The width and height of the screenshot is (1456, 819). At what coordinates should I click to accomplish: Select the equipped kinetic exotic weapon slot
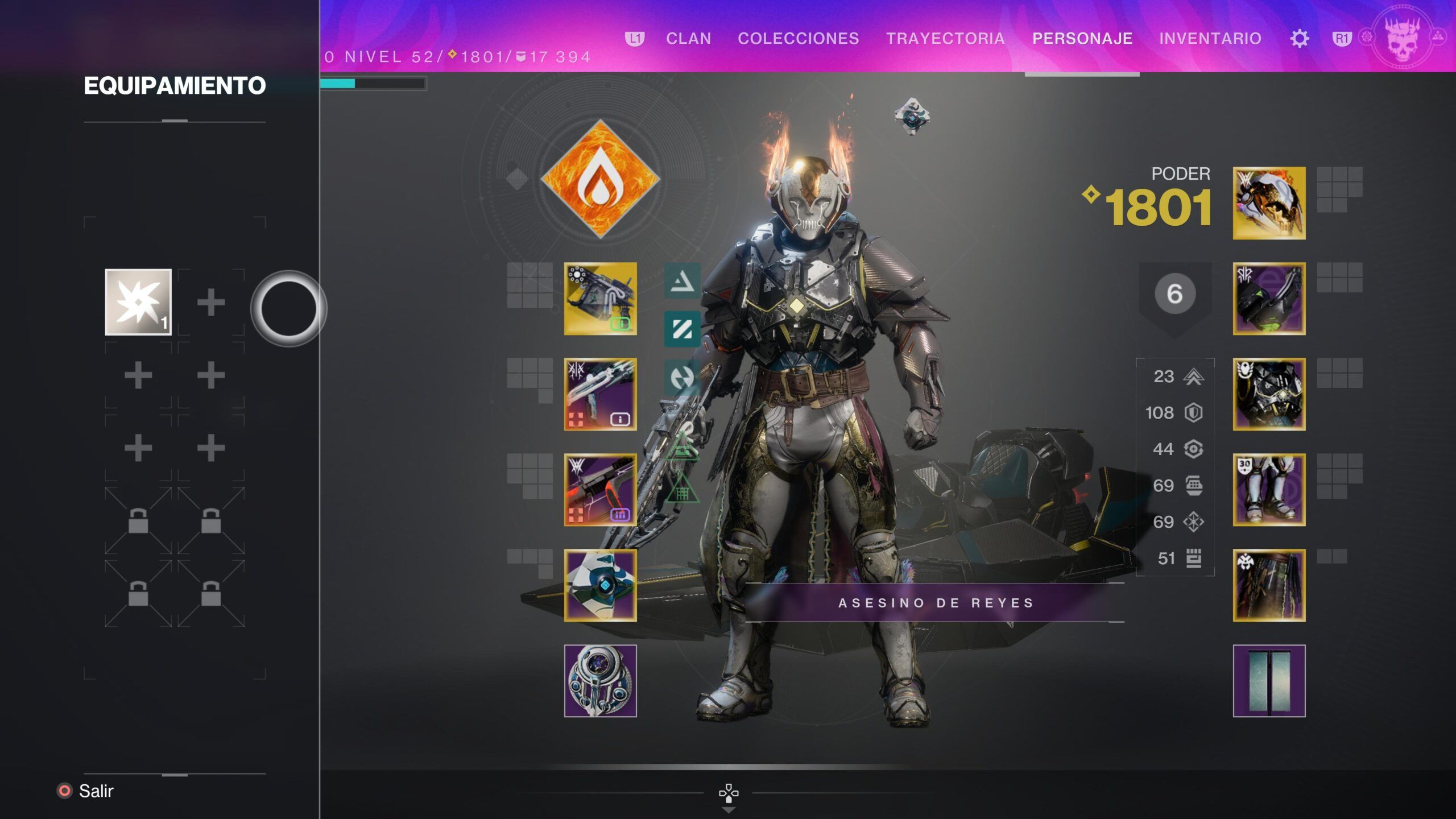600,299
